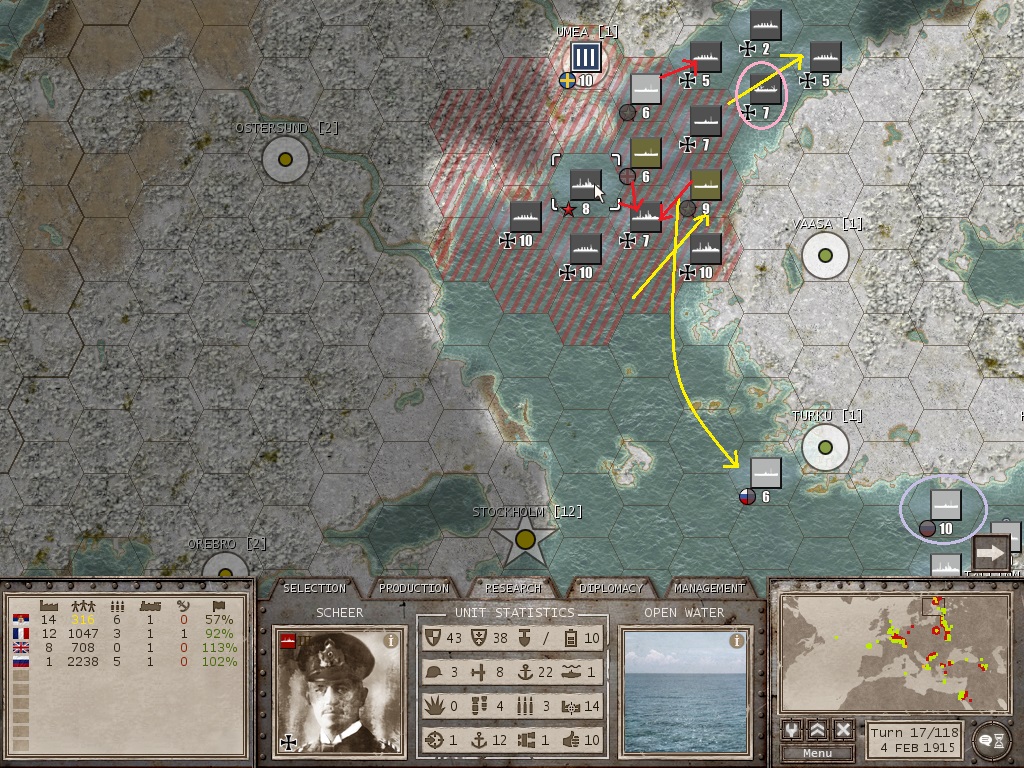Open the Research tab
The image size is (1024, 768).
coord(513,588)
